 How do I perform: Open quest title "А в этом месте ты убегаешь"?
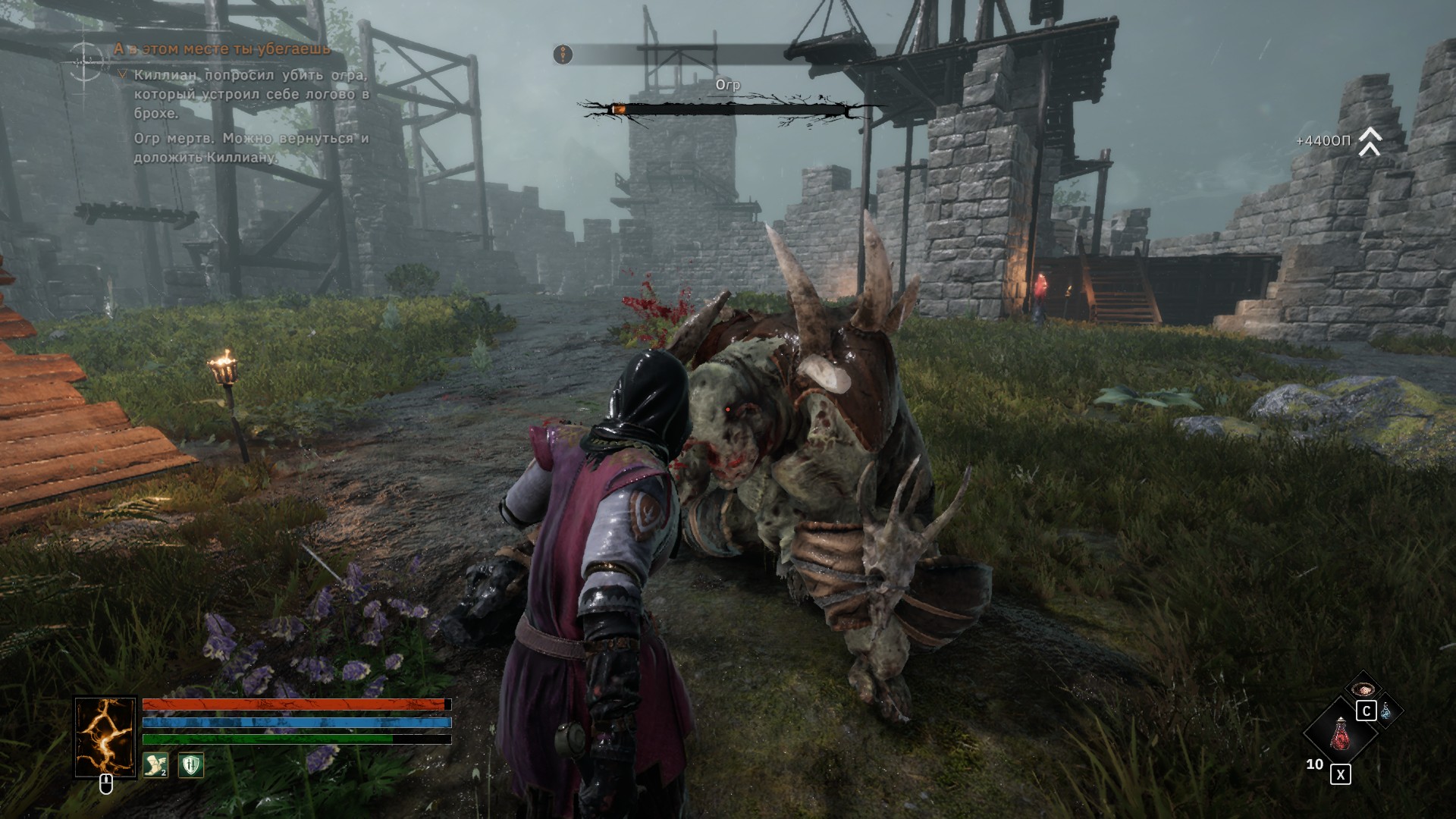tap(222, 49)
